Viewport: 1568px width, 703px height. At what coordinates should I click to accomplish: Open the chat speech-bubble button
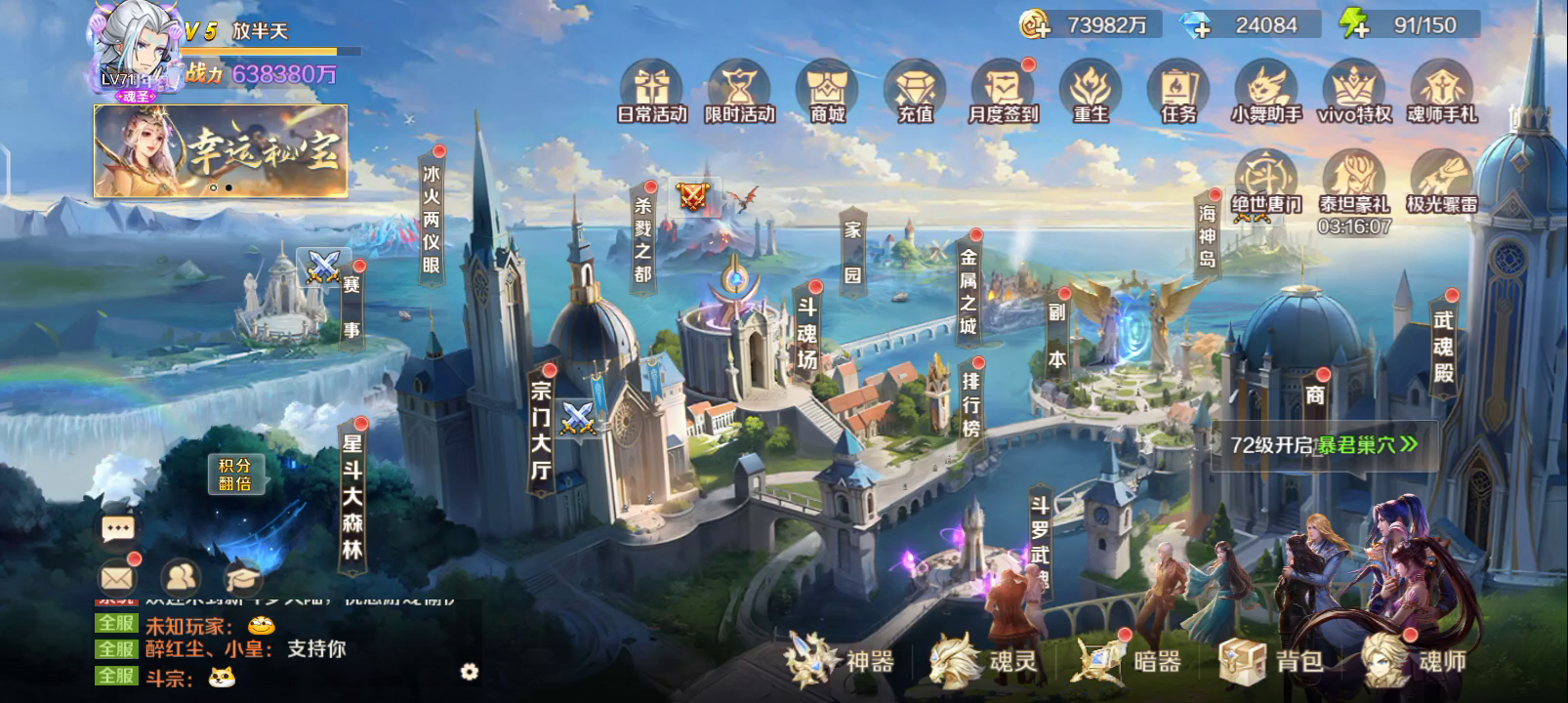point(118,529)
